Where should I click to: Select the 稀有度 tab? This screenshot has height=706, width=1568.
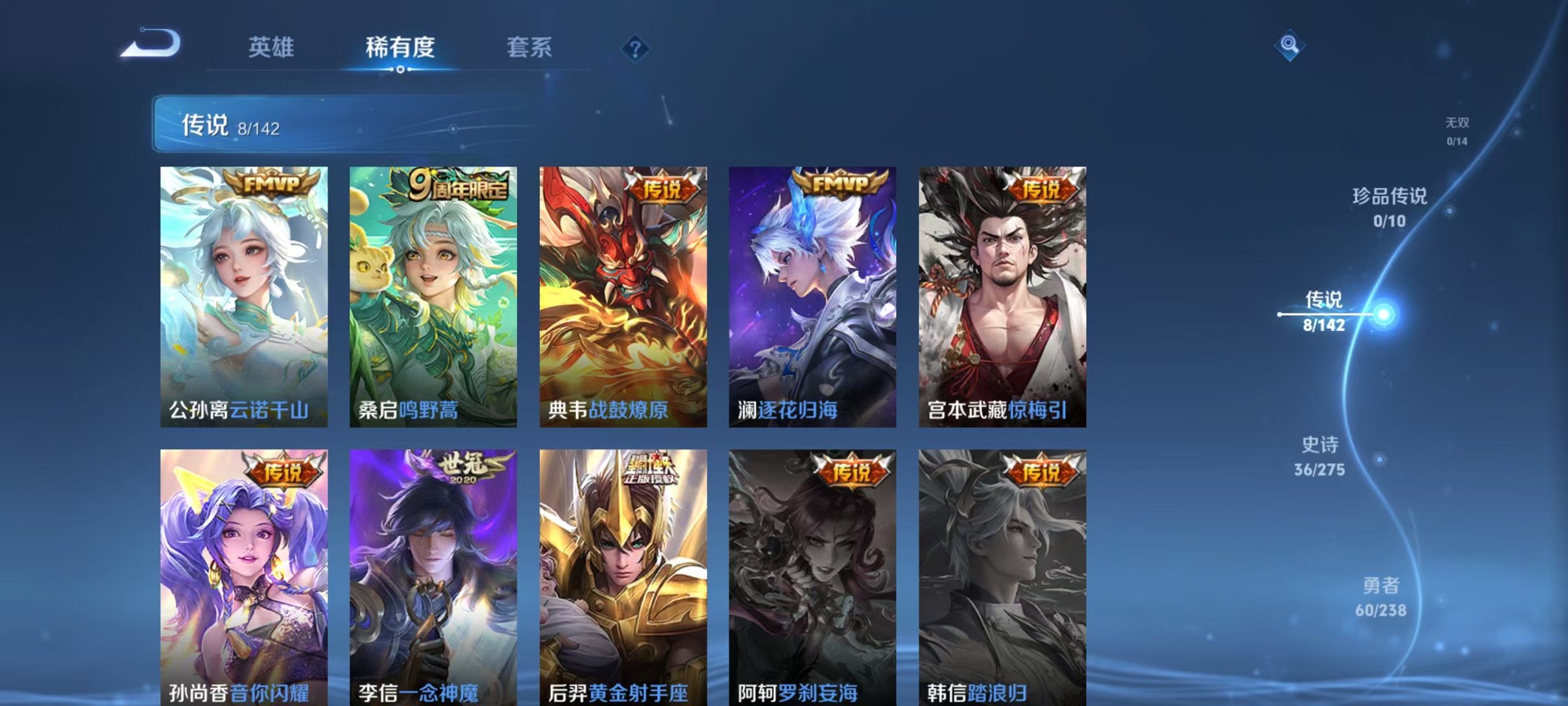pyautogui.click(x=400, y=47)
